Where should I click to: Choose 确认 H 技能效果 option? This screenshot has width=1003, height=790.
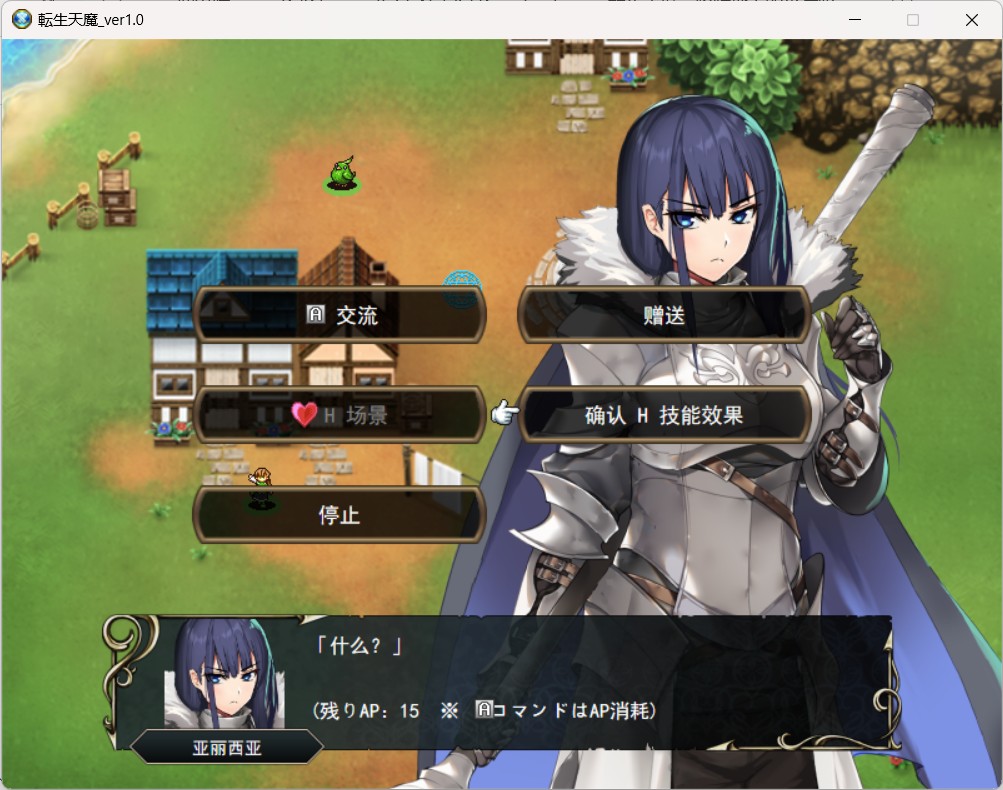click(664, 415)
